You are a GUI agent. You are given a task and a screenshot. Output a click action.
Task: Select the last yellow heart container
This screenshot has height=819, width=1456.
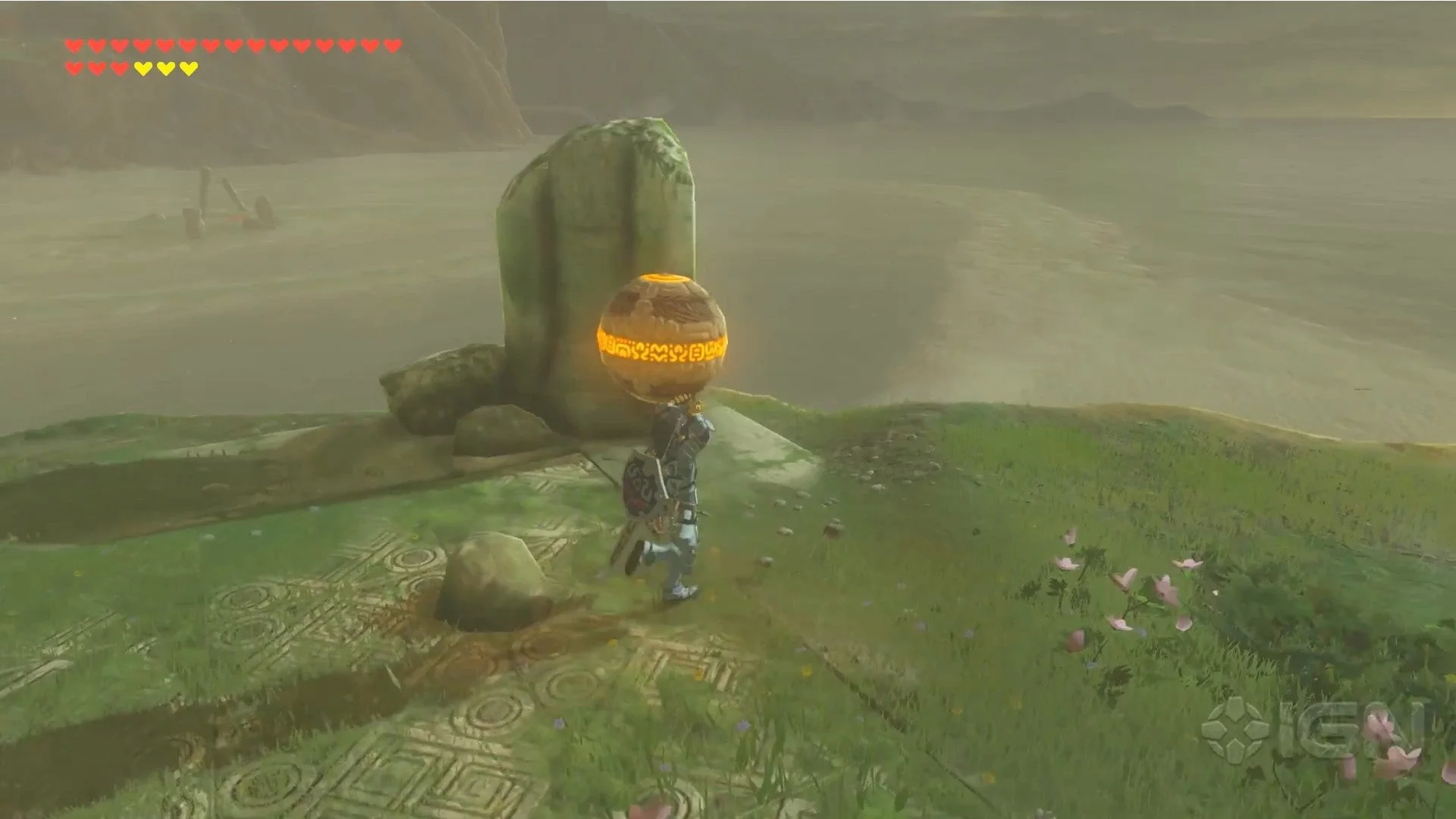[x=190, y=67]
